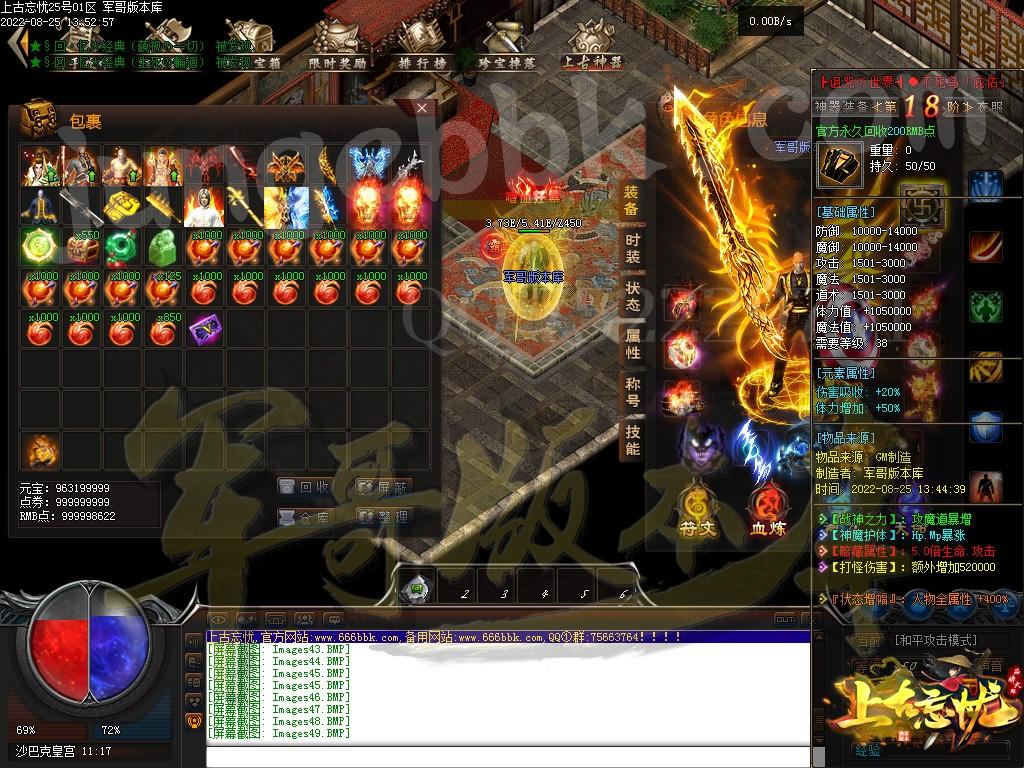This screenshot has width=1024, height=768.
Task: Select the 属性 attributes tab
Action: click(632, 344)
